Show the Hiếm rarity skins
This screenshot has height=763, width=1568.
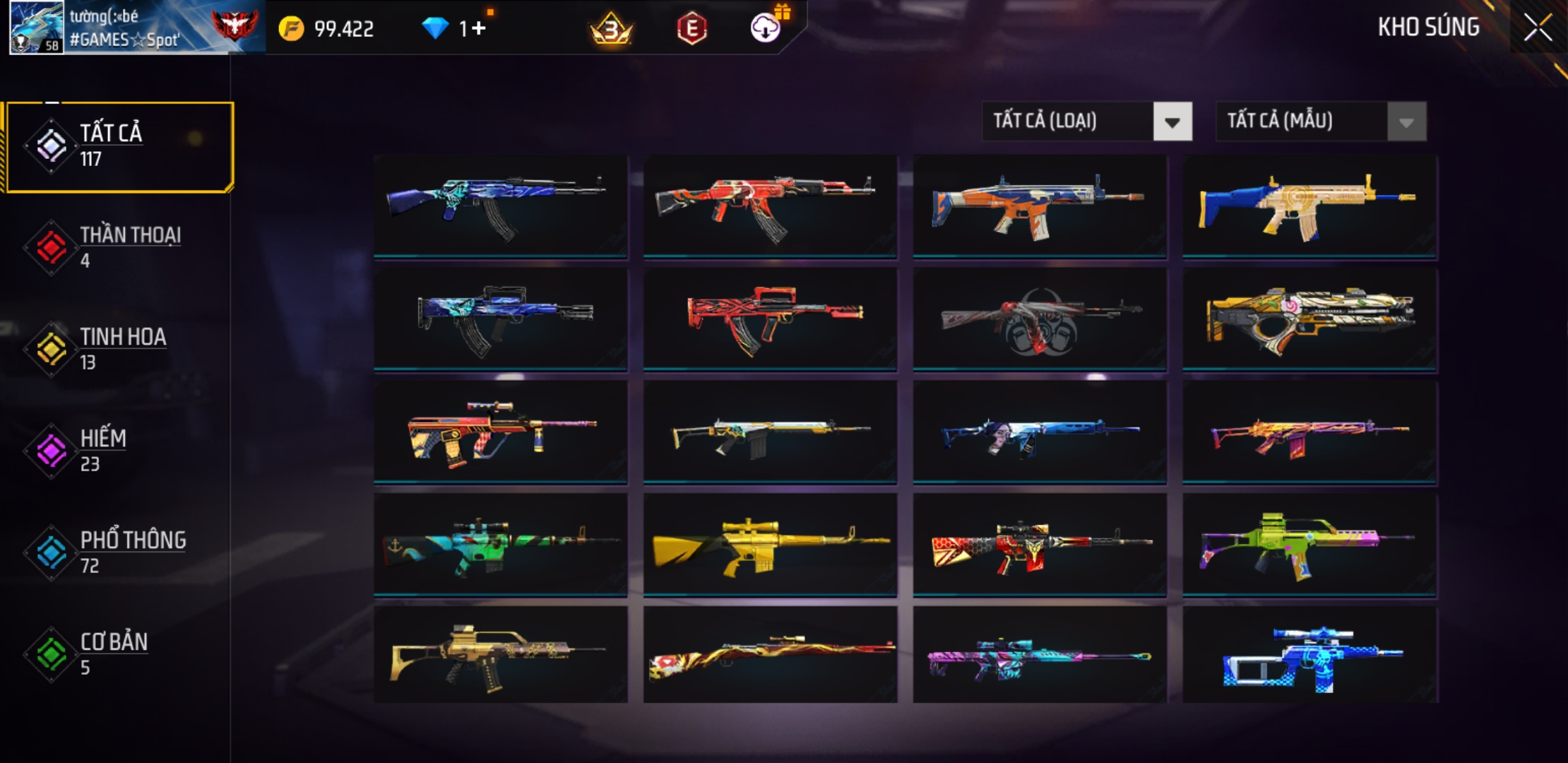click(x=120, y=451)
